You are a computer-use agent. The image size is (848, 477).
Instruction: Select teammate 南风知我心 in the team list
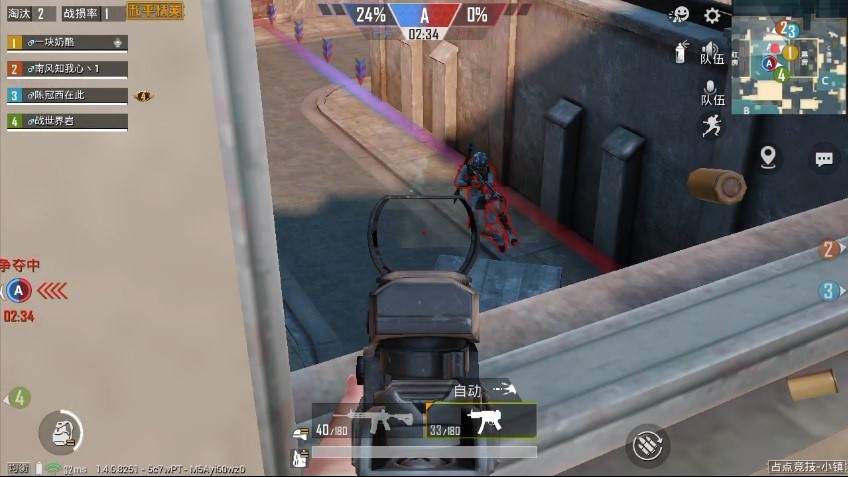click(67, 69)
